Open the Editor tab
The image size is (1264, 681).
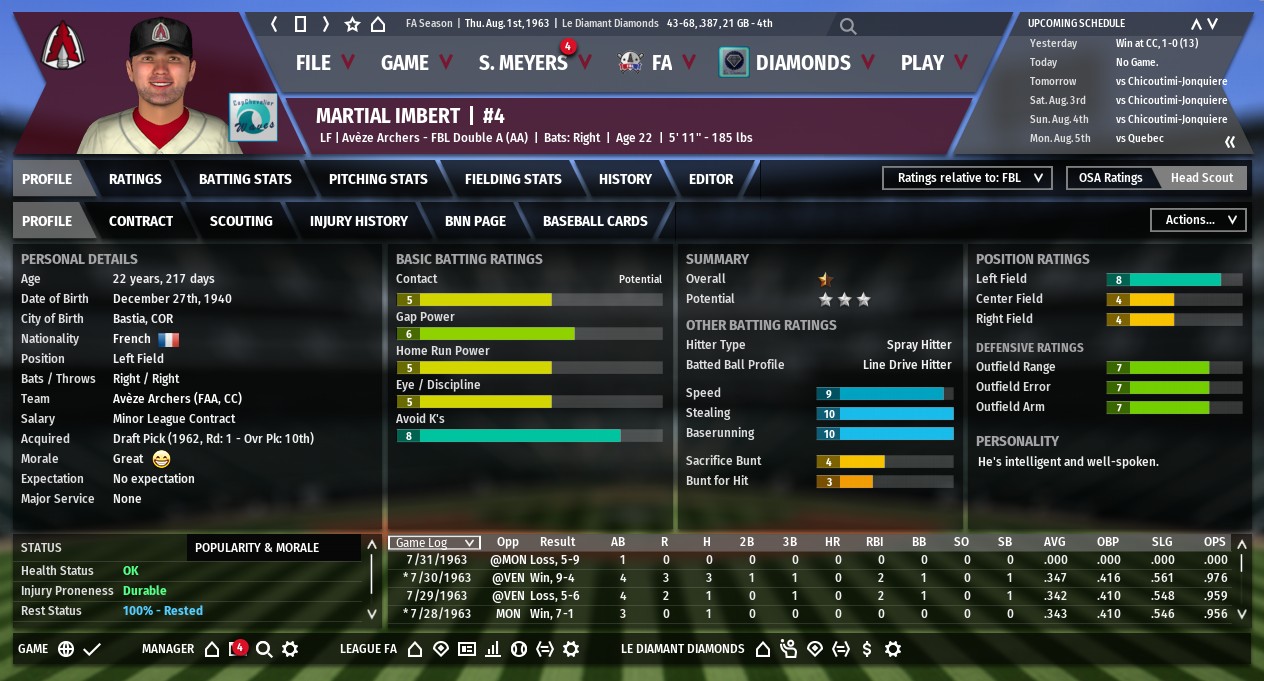click(711, 179)
